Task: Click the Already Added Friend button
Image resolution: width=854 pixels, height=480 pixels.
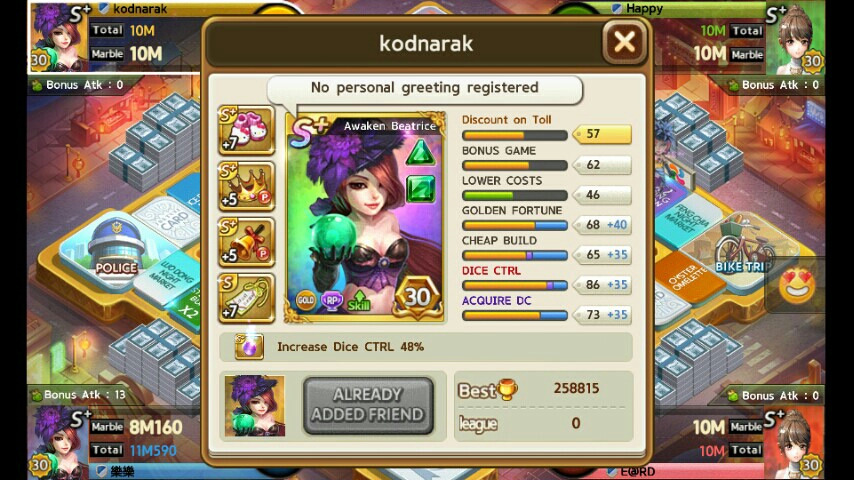Action: 368,405
